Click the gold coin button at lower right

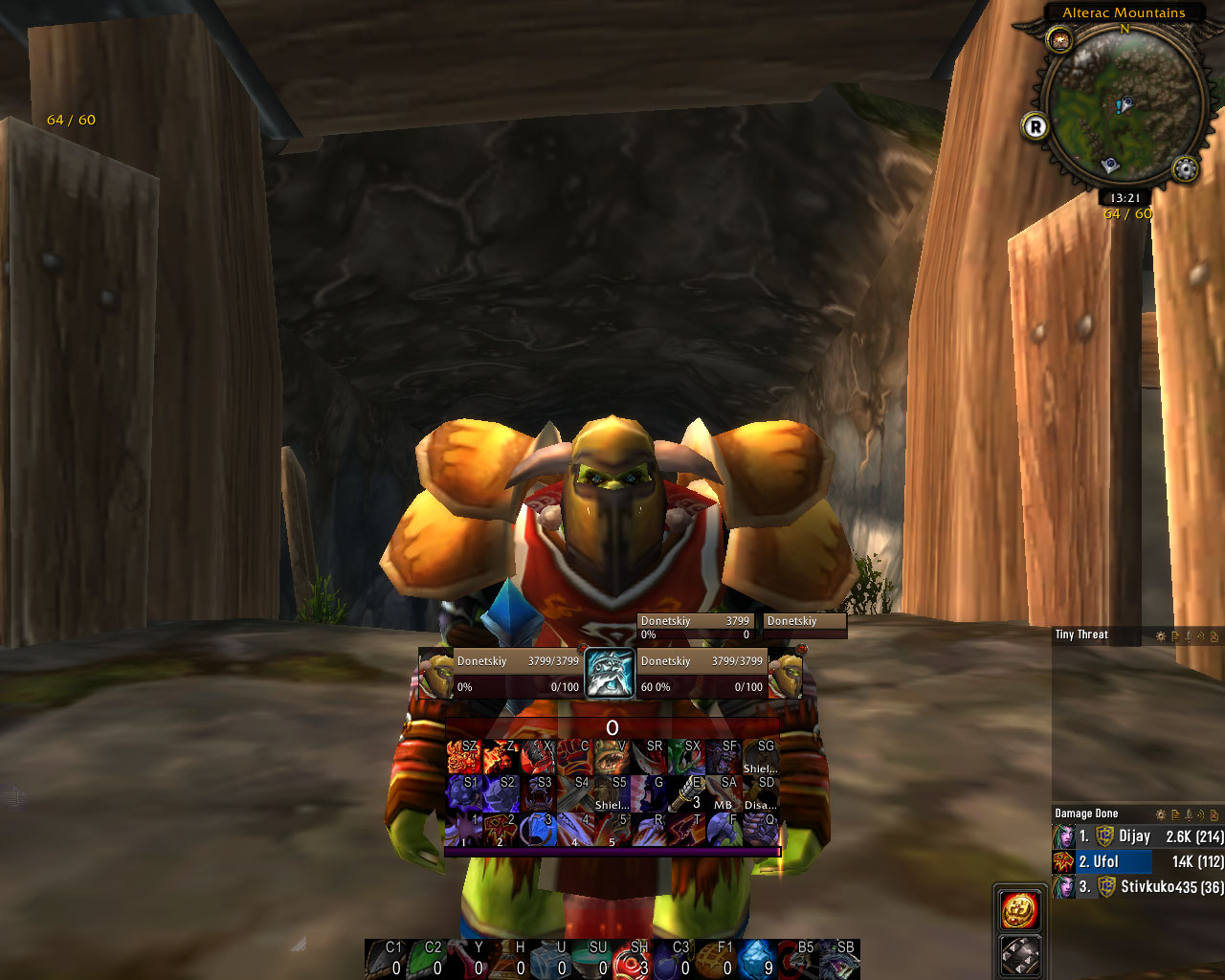point(1020,910)
